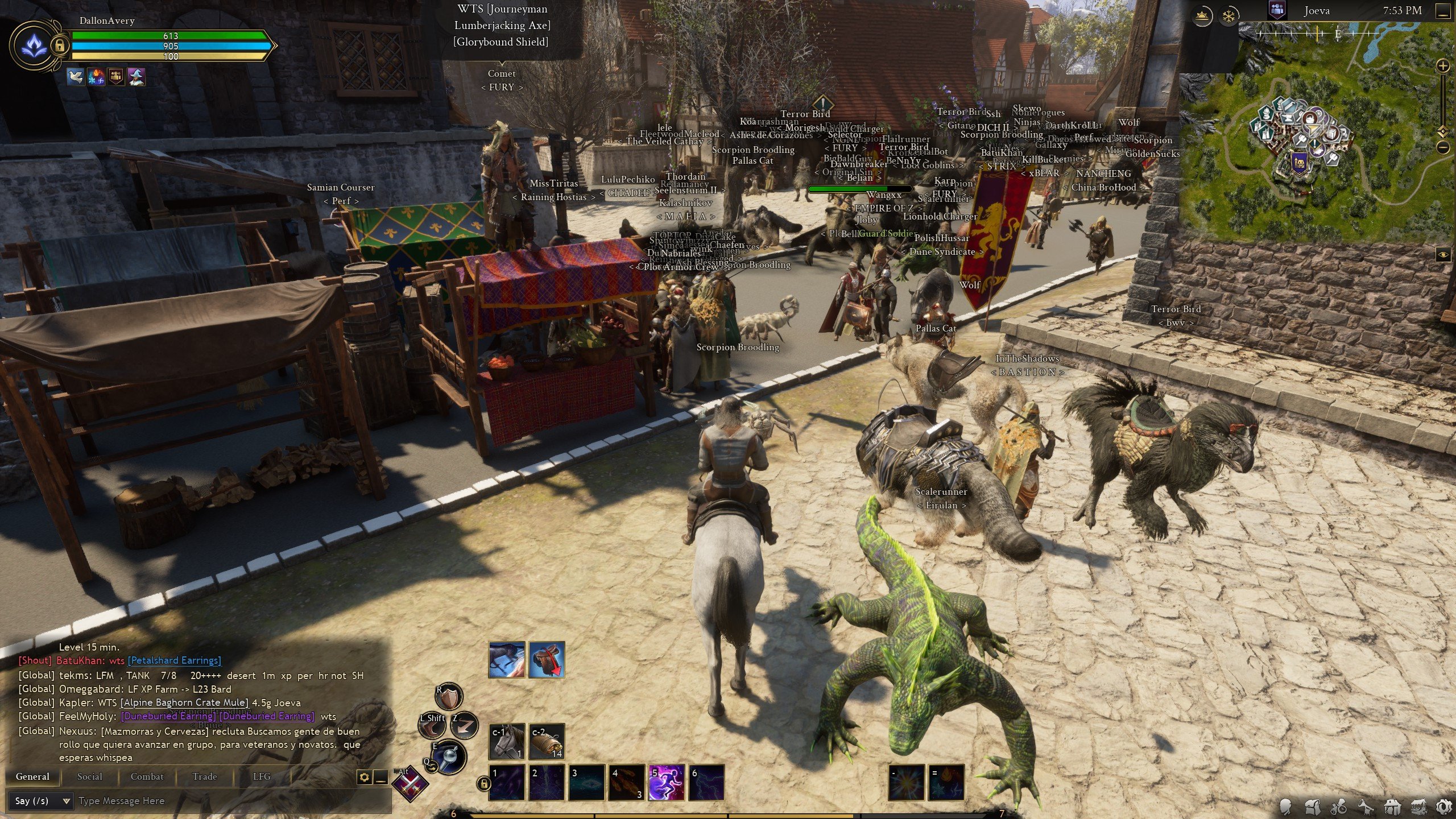Open the settings gear menu icon
The image size is (1456, 819).
pos(1443,806)
